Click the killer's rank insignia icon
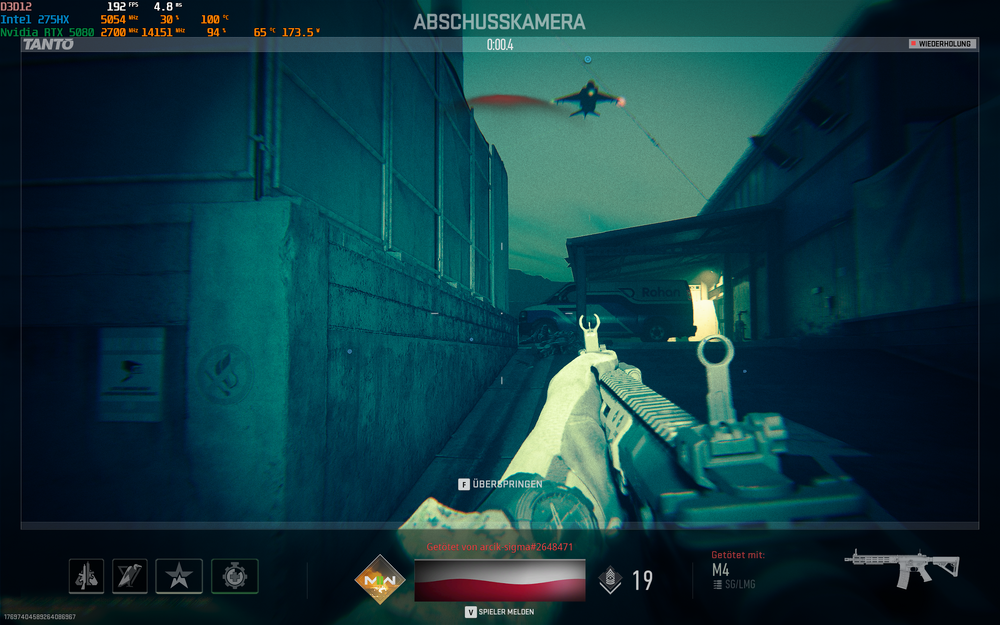 coord(609,580)
